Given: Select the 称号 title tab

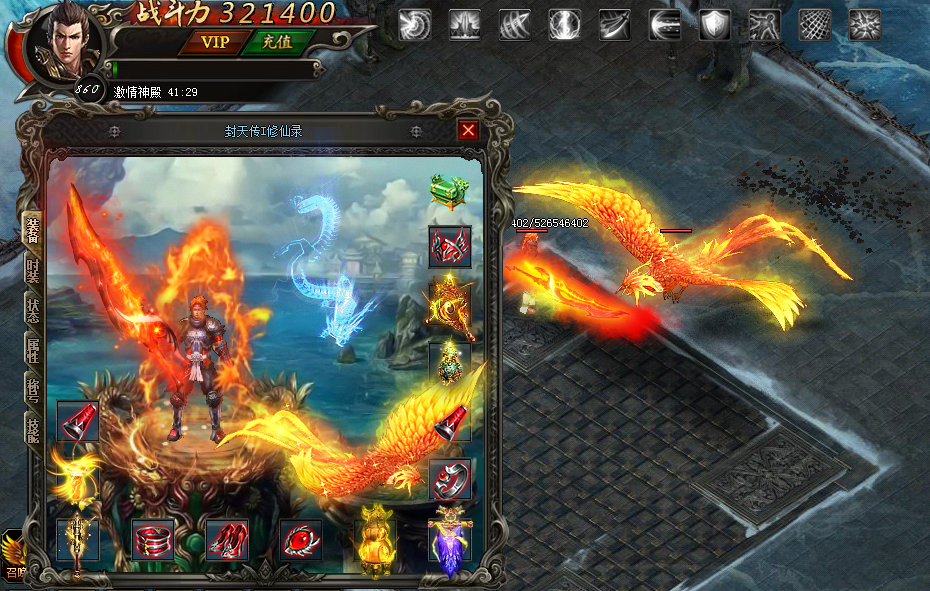Looking at the screenshot, I should coord(32,389).
